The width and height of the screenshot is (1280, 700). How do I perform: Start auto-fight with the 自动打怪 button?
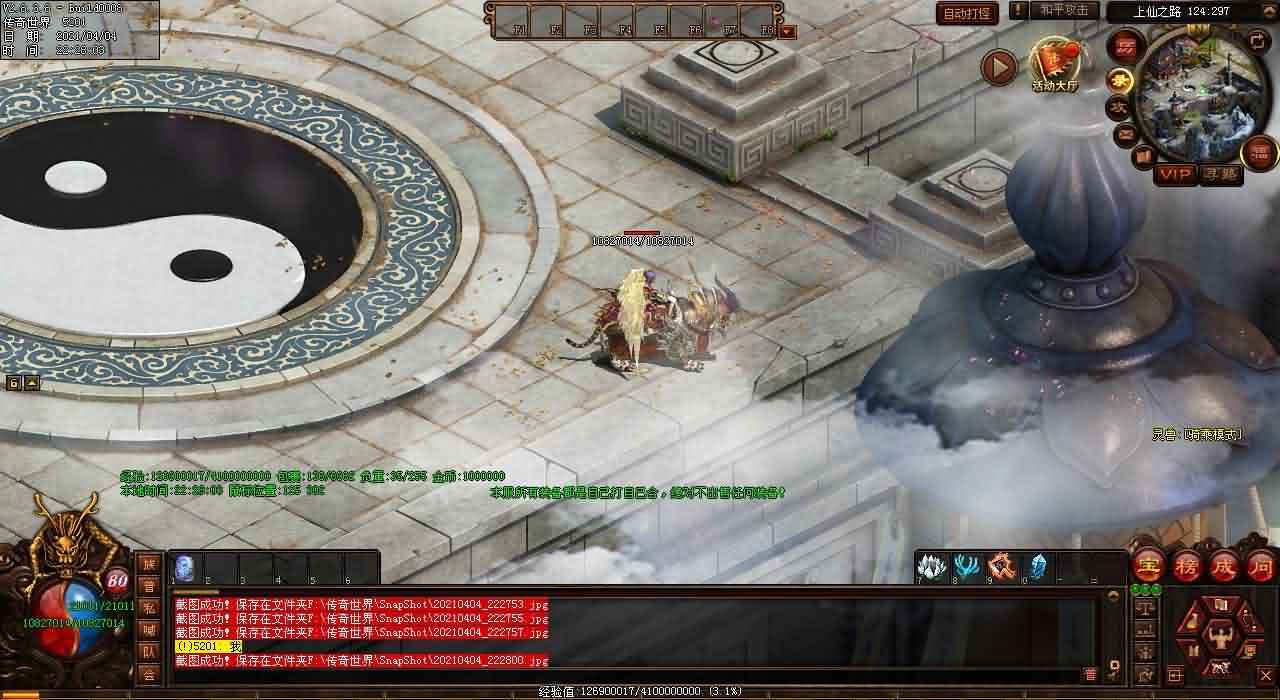pyautogui.click(x=967, y=14)
